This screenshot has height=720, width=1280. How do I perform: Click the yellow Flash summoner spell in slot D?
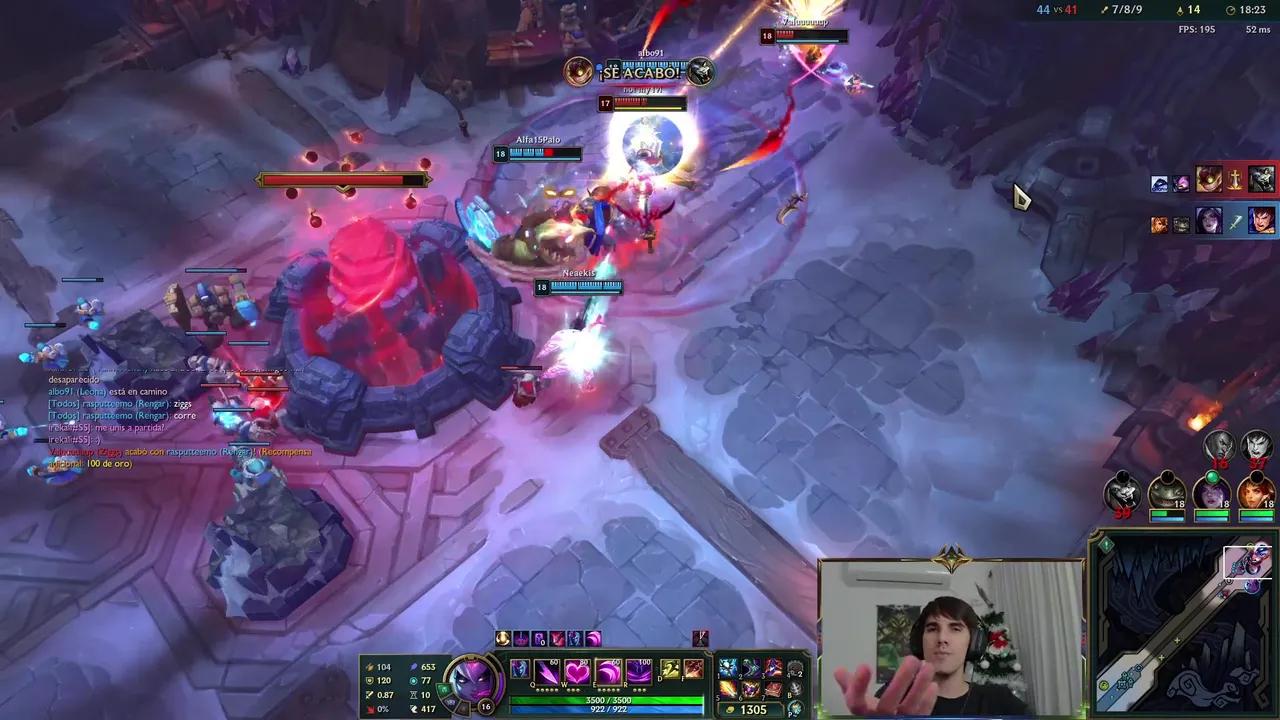pyautogui.click(x=670, y=670)
